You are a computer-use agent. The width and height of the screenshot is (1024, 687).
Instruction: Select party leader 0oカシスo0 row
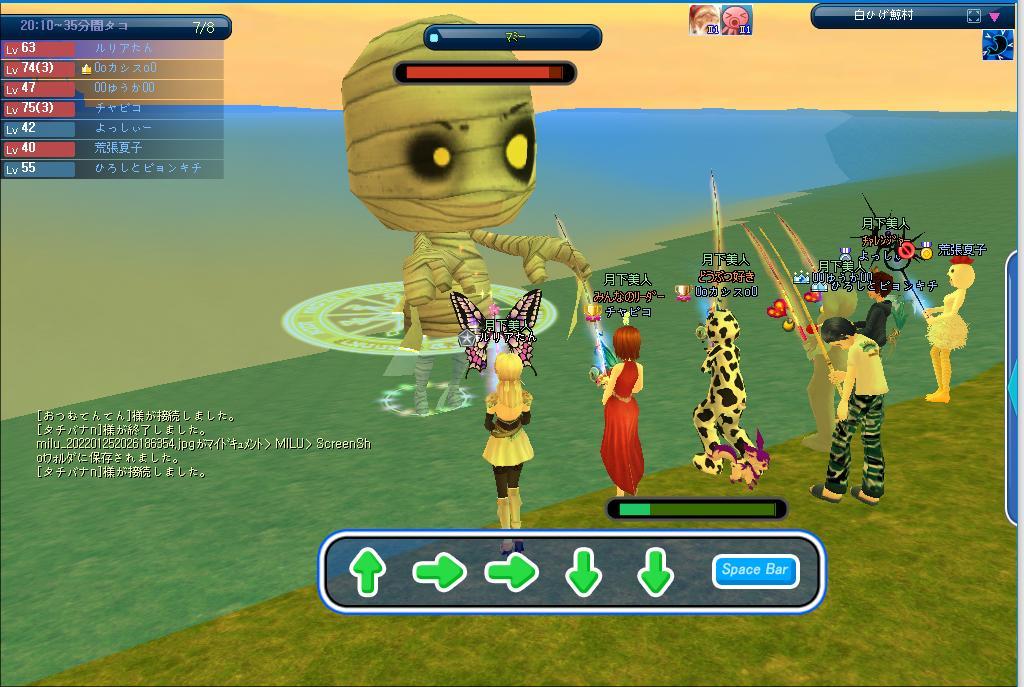pyautogui.click(x=112, y=68)
